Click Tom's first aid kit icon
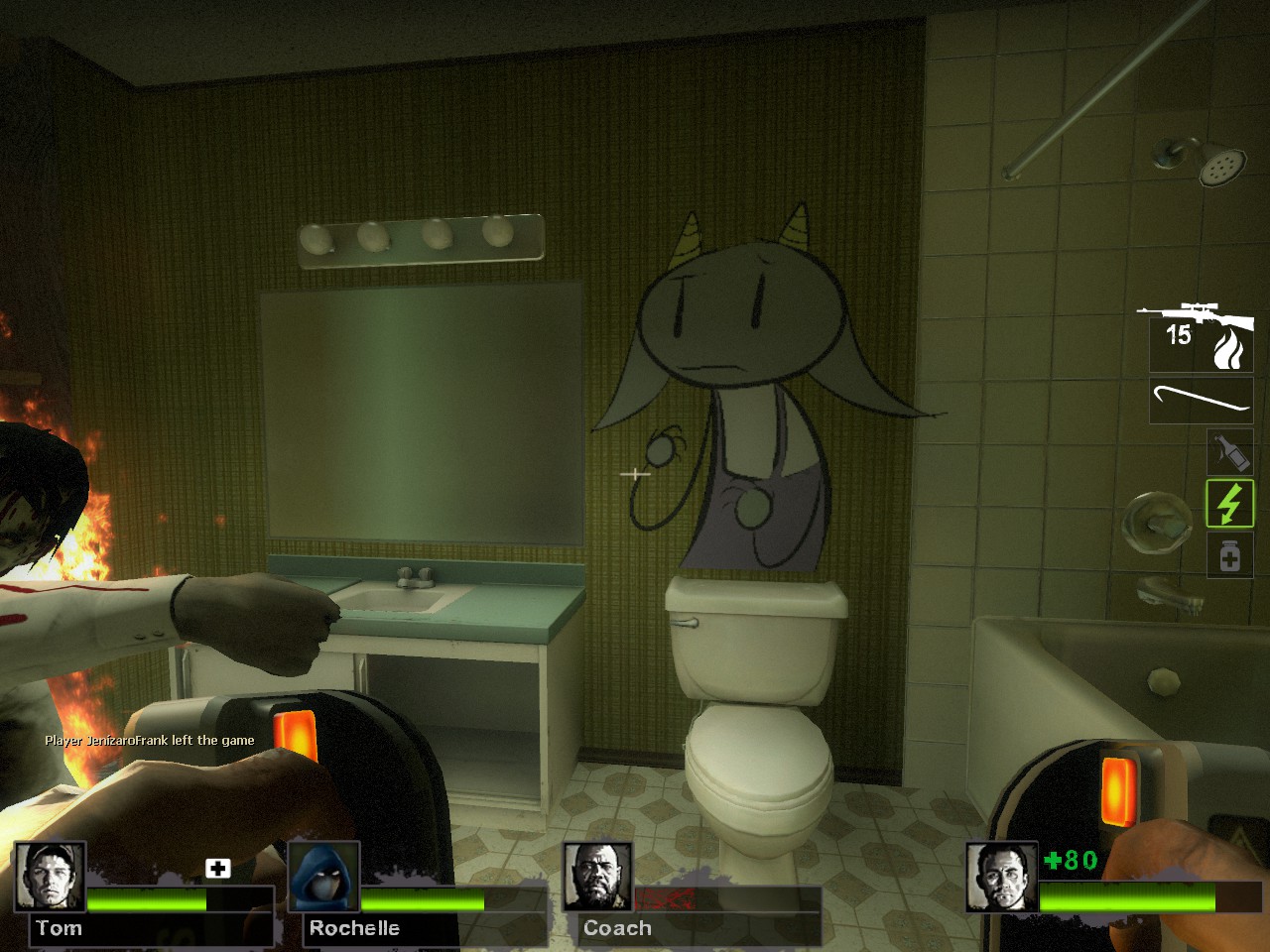This screenshot has width=1270, height=952. pos(218,869)
